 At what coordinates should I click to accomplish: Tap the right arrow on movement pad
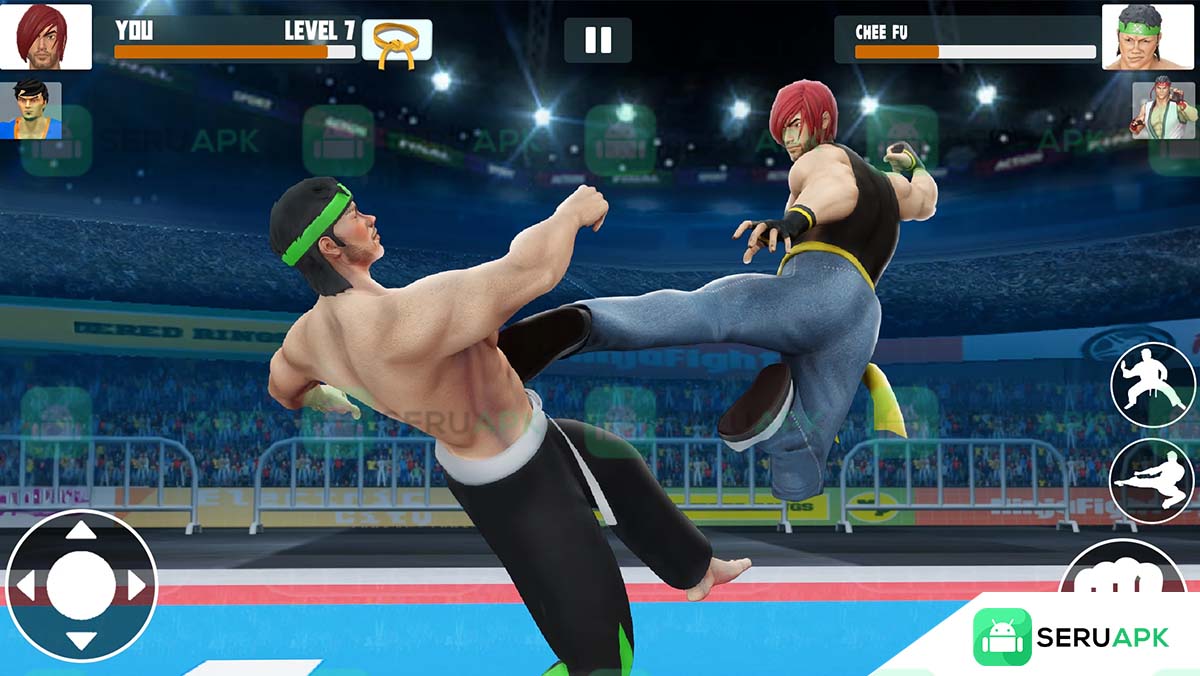point(137,585)
